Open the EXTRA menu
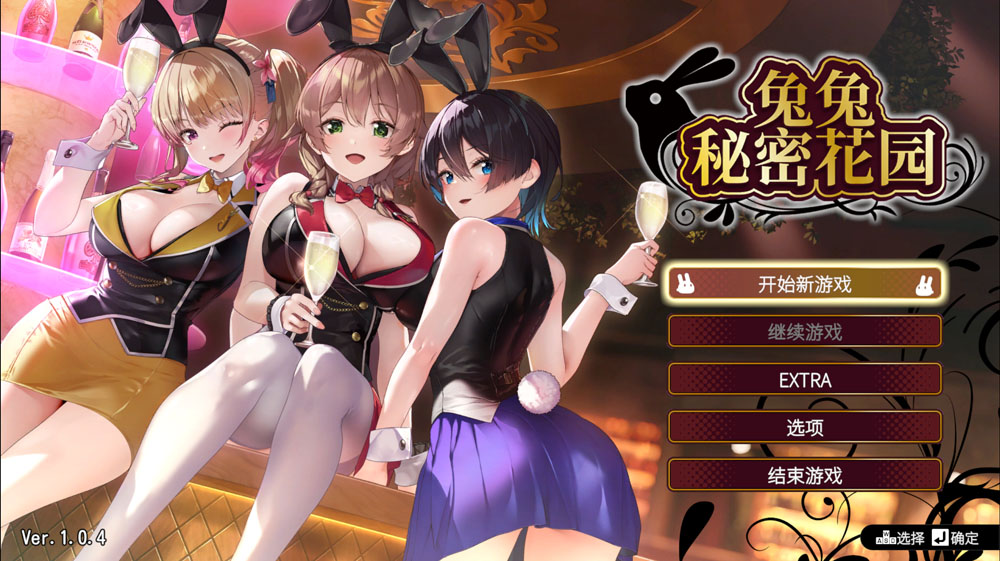 pyautogui.click(x=804, y=379)
